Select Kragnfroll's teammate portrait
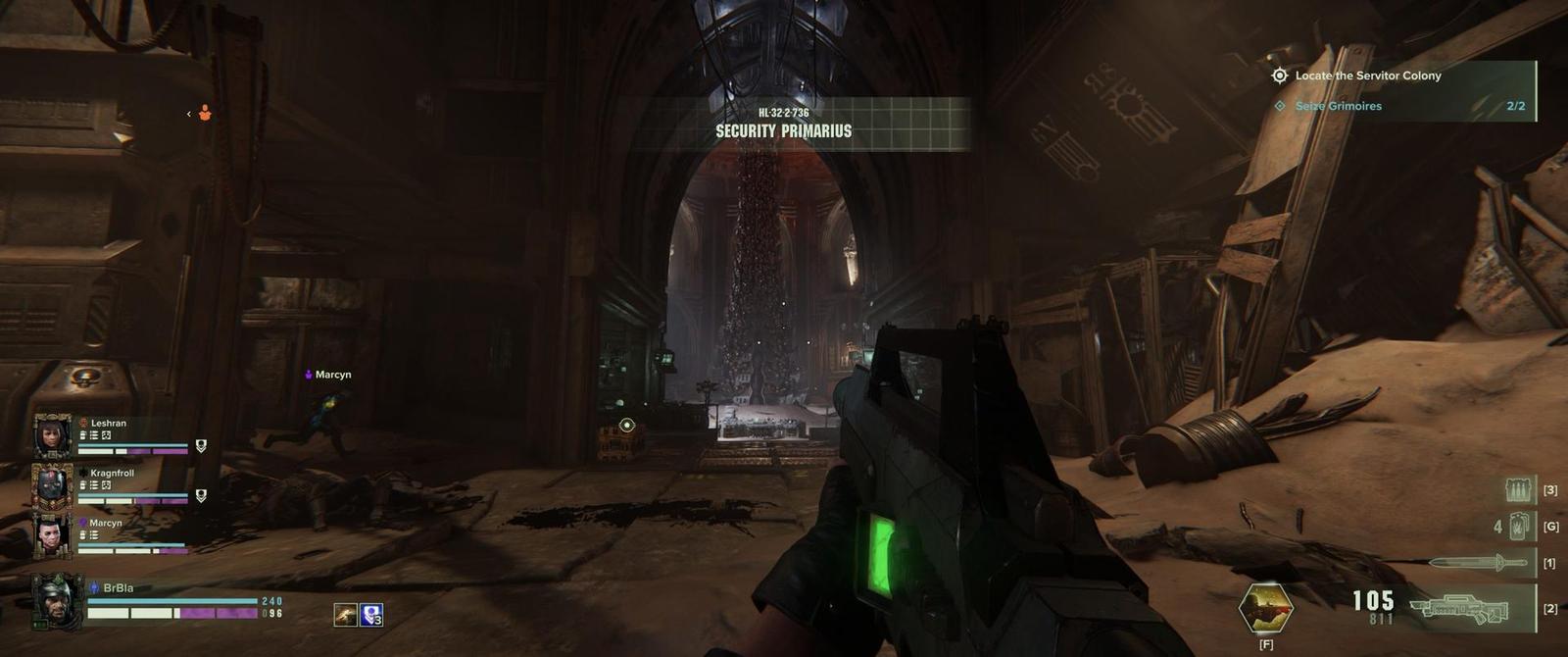This screenshot has width=1568, height=657. pyautogui.click(x=52, y=485)
